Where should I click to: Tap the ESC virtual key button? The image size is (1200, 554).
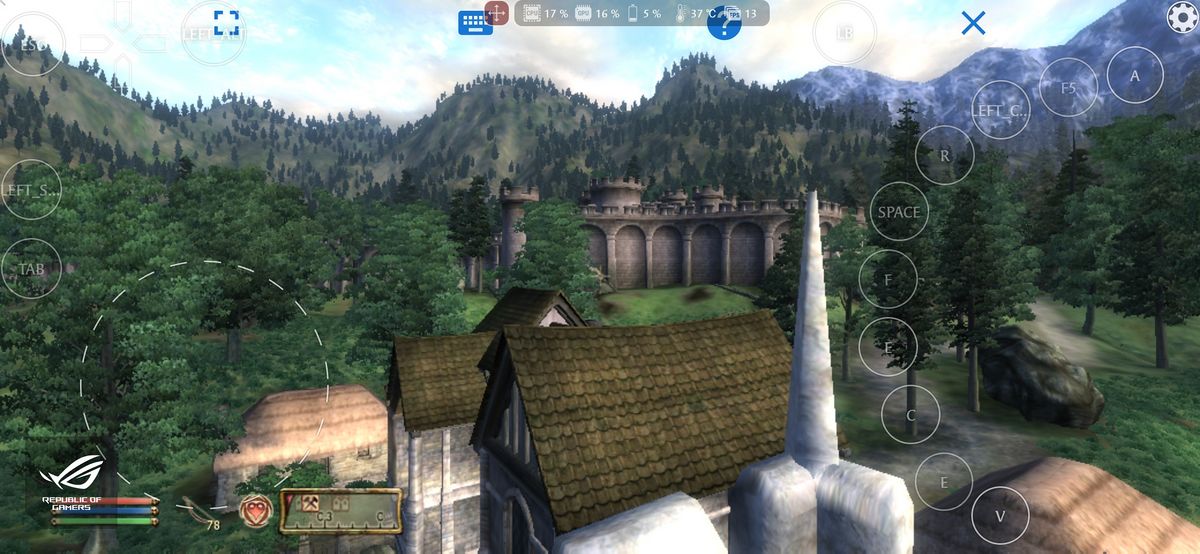click(33, 46)
